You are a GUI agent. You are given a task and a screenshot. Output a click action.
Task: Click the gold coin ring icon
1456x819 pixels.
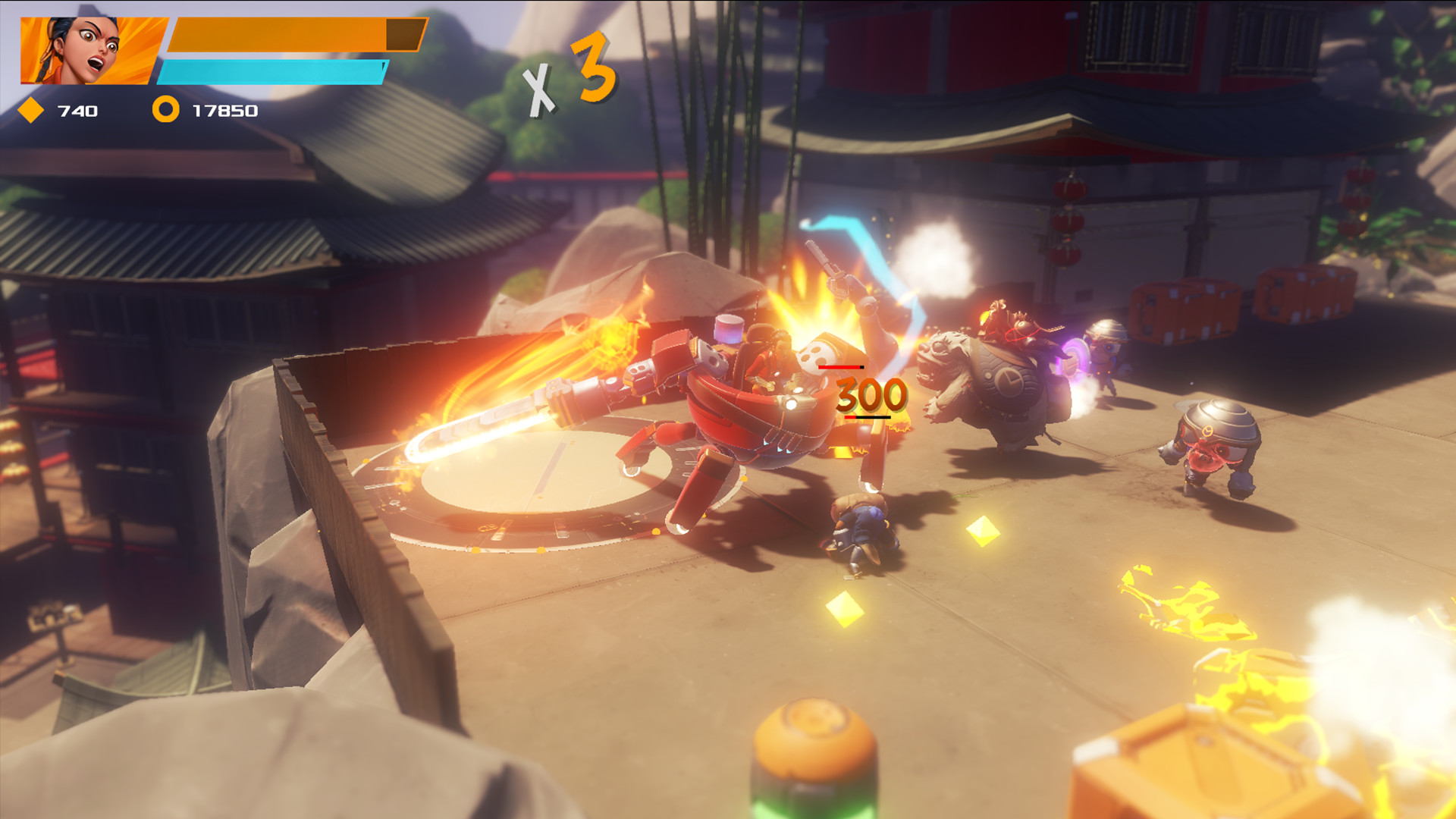pos(165,111)
